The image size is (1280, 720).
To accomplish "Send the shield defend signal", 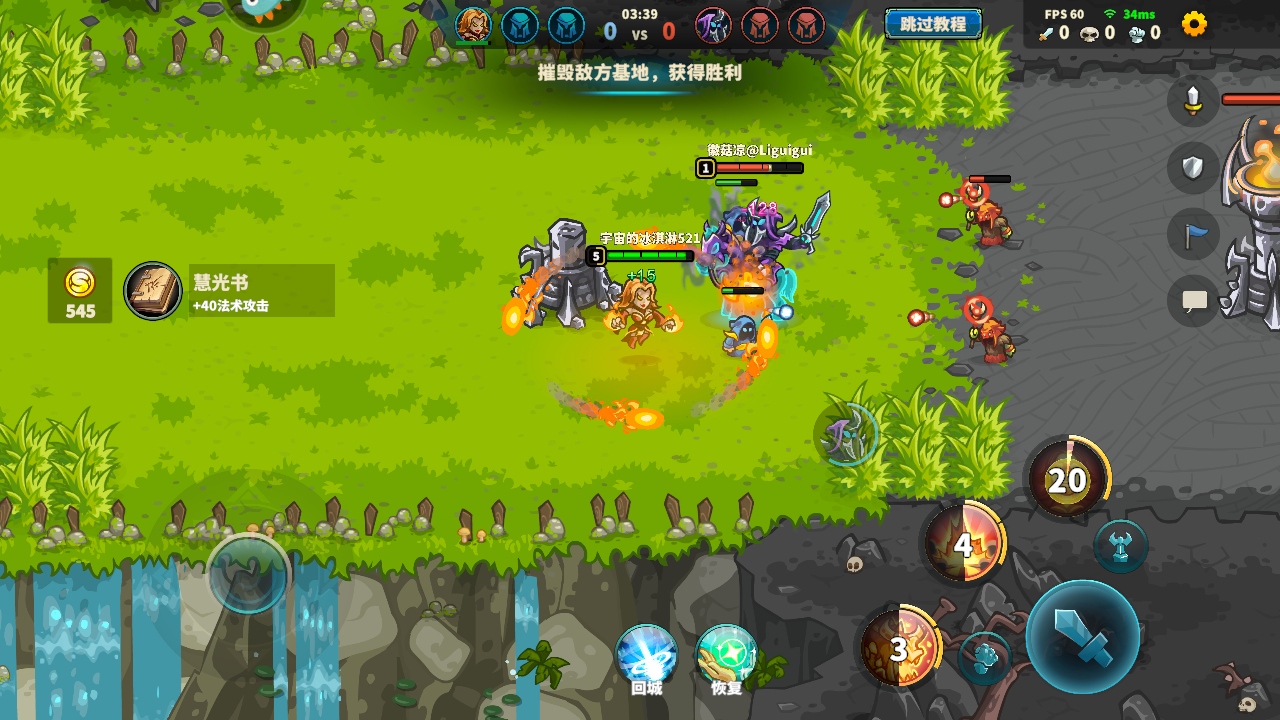I will point(1192,167).
